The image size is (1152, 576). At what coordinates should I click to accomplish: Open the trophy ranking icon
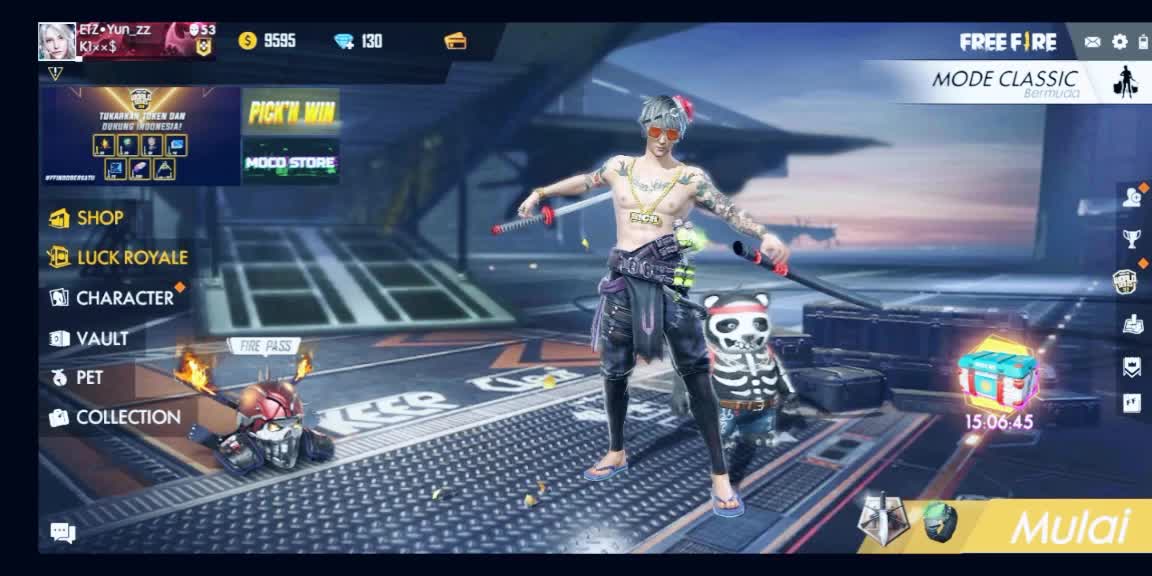1131,238
